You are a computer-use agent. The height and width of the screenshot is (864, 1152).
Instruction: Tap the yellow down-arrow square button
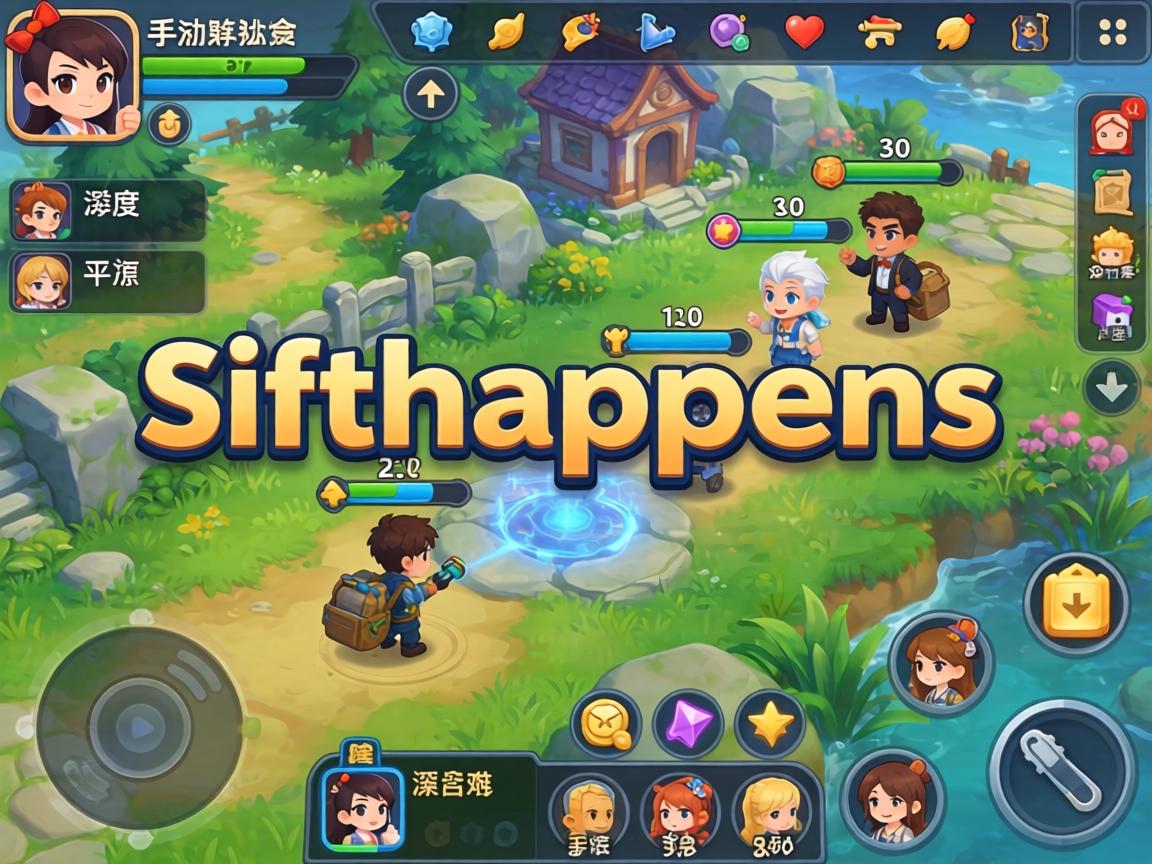click(1075, 603)
